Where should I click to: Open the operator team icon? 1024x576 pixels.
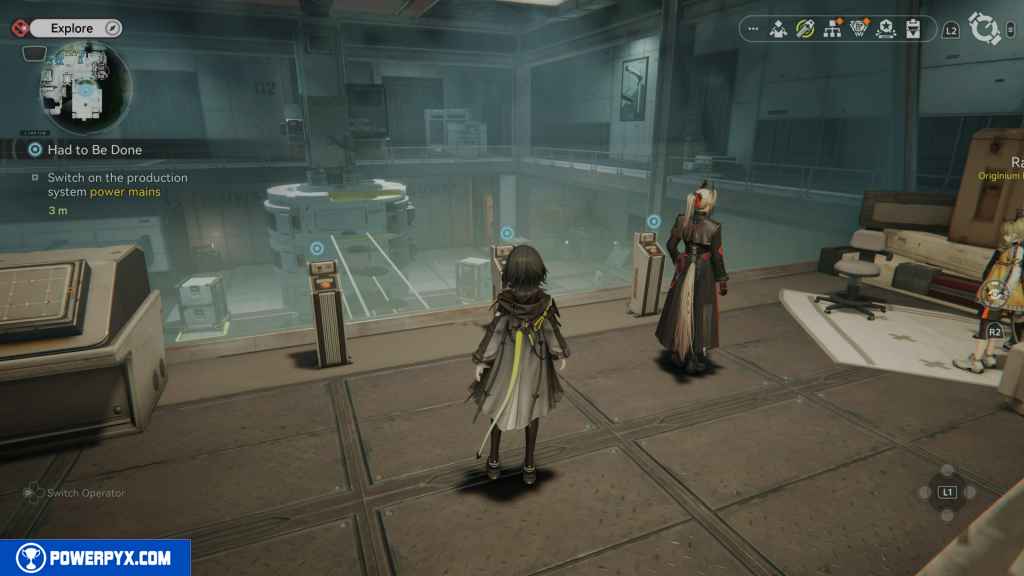click(778, 29)
